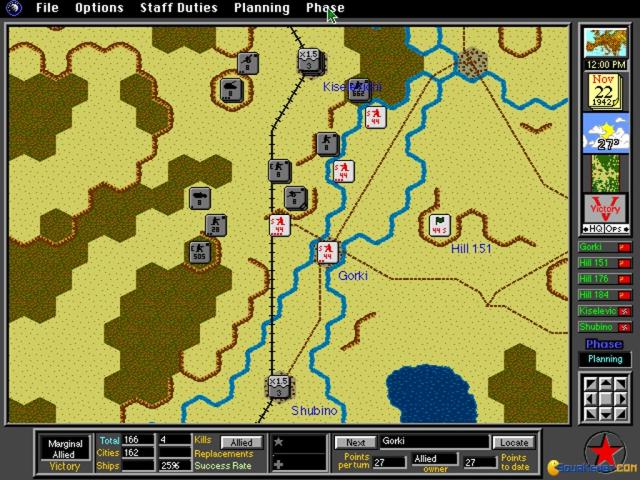Open the File menu
The image size is (640, 480).
tap(47, 8)
